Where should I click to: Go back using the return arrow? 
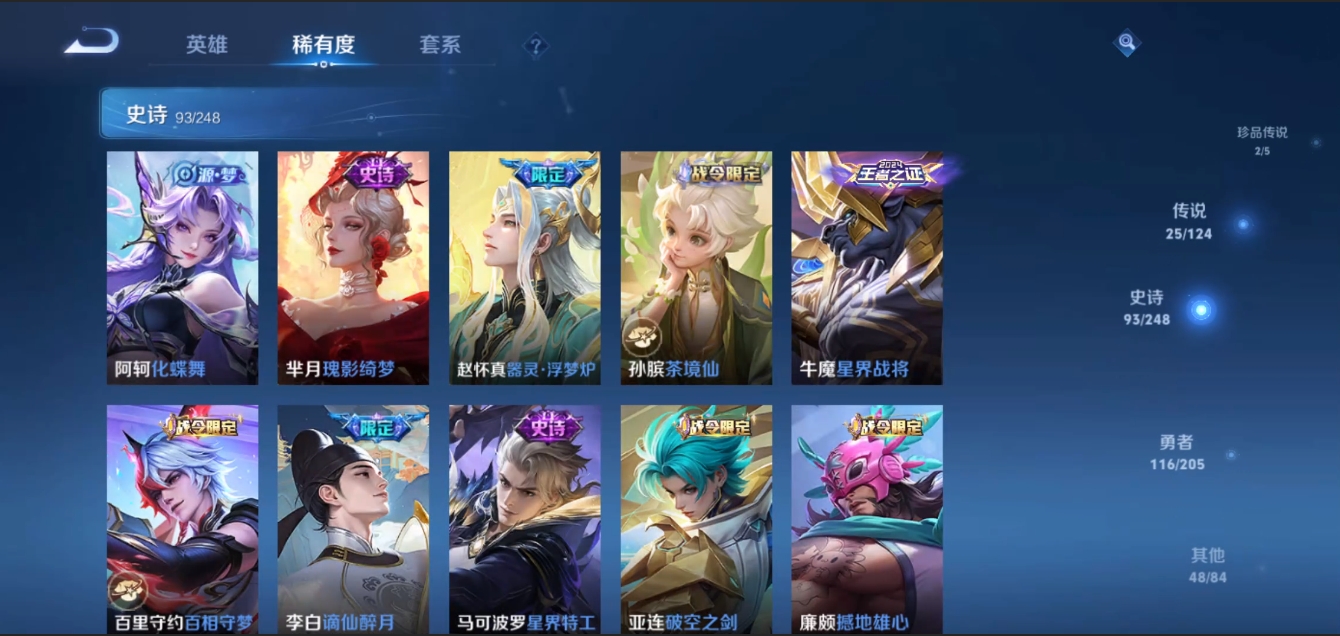[x=92, y=42]
